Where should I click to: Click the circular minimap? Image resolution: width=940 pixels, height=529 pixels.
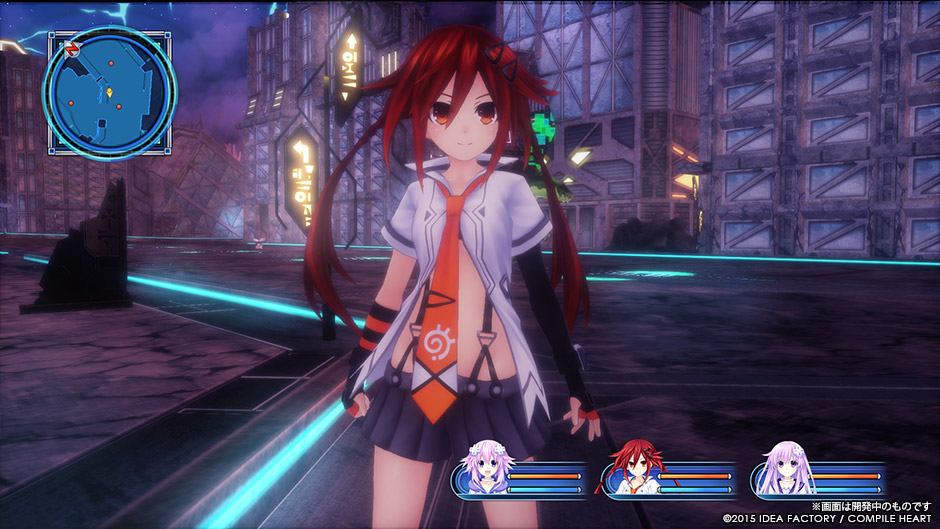109,92
